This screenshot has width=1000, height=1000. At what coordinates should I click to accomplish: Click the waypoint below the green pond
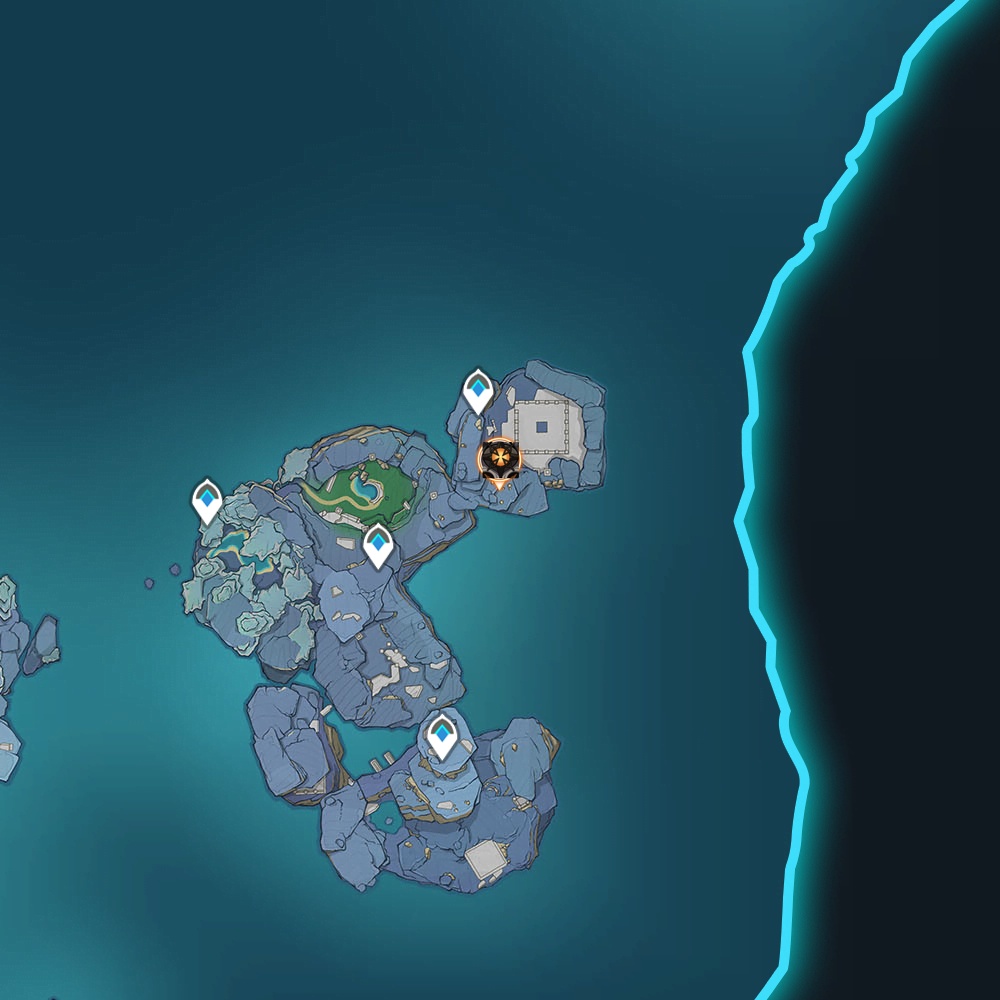(377, 545)
